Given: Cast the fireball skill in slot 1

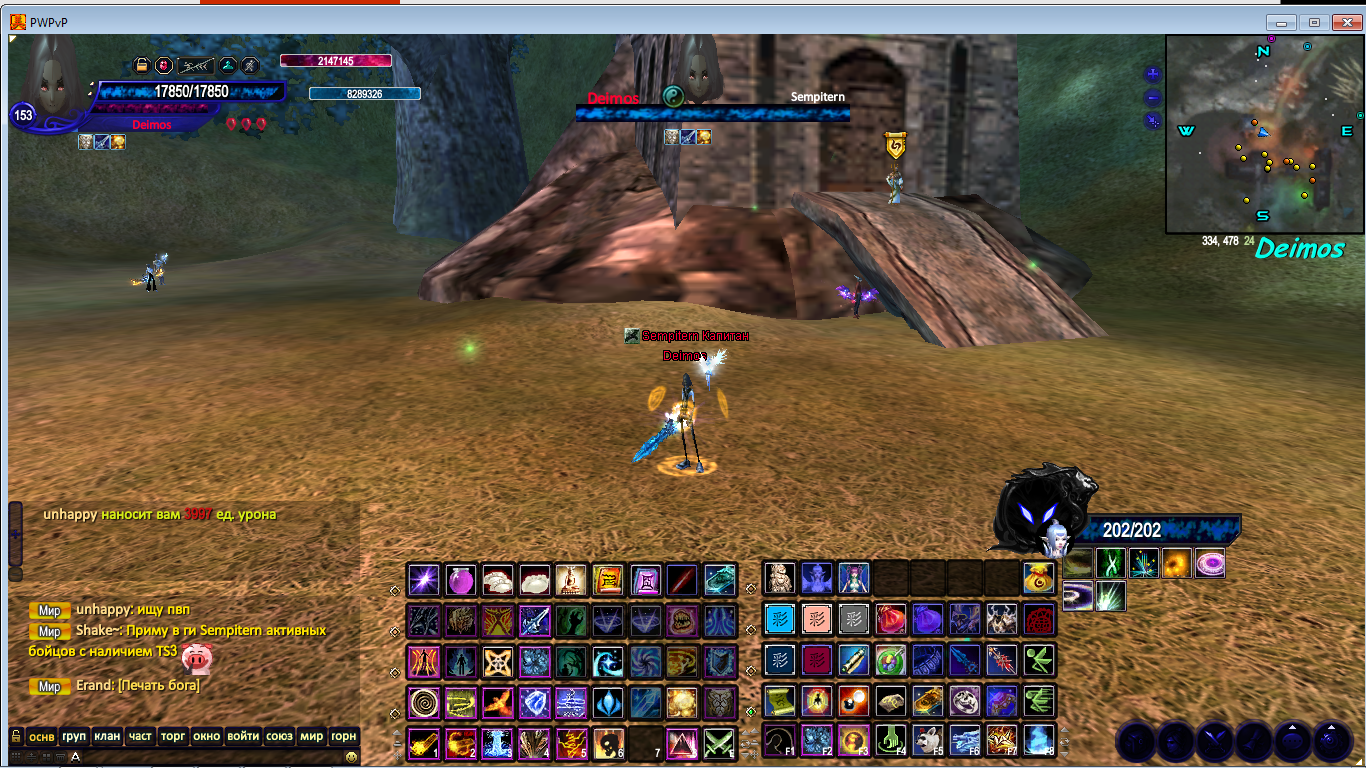Looking at the screenshot, I should (x=423, y=743).
